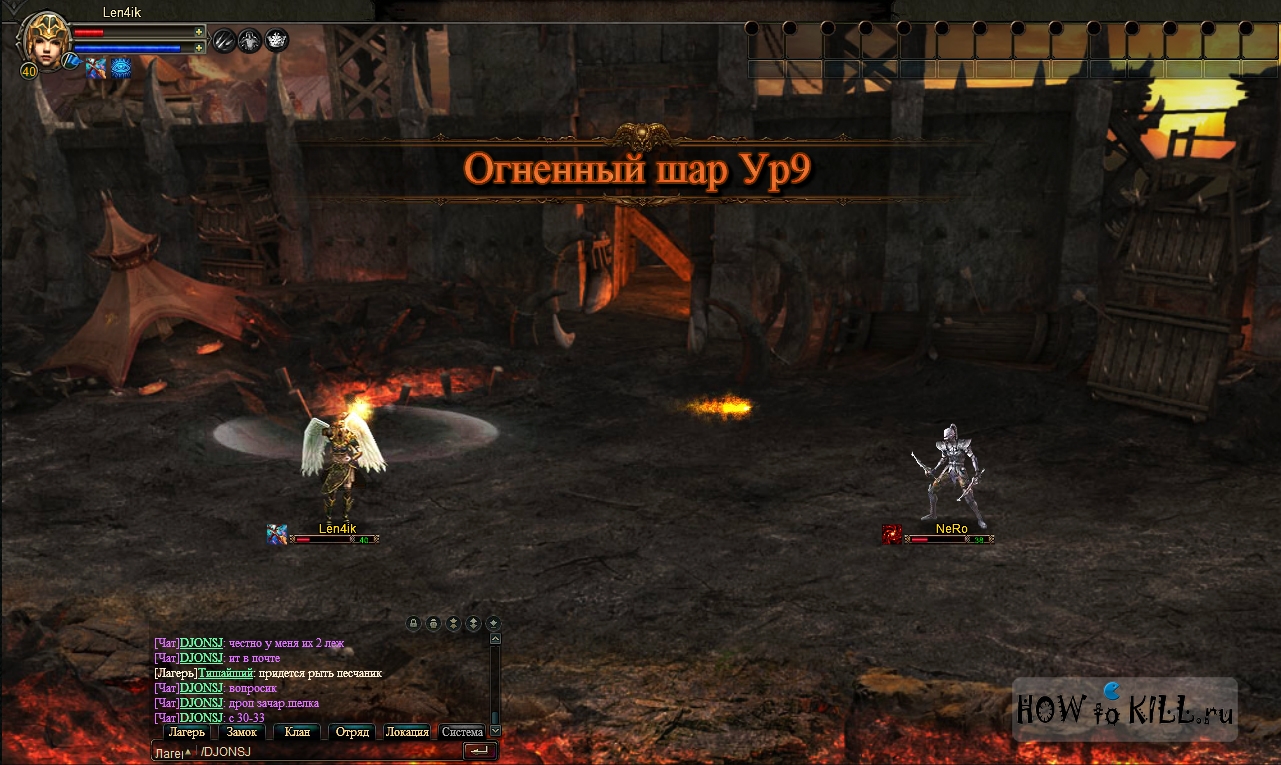Select the crown round icon
Screen dimensions: 1281x765
pos(276,40)
